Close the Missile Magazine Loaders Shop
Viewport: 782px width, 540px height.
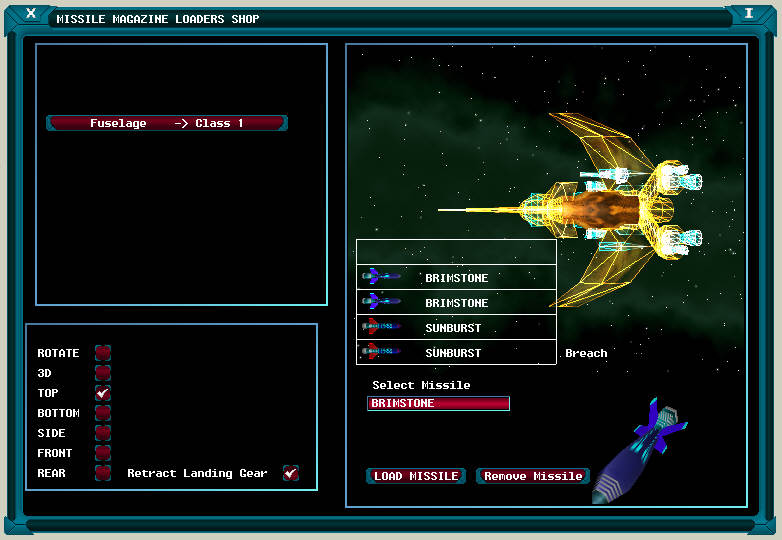tap(31, 14)
